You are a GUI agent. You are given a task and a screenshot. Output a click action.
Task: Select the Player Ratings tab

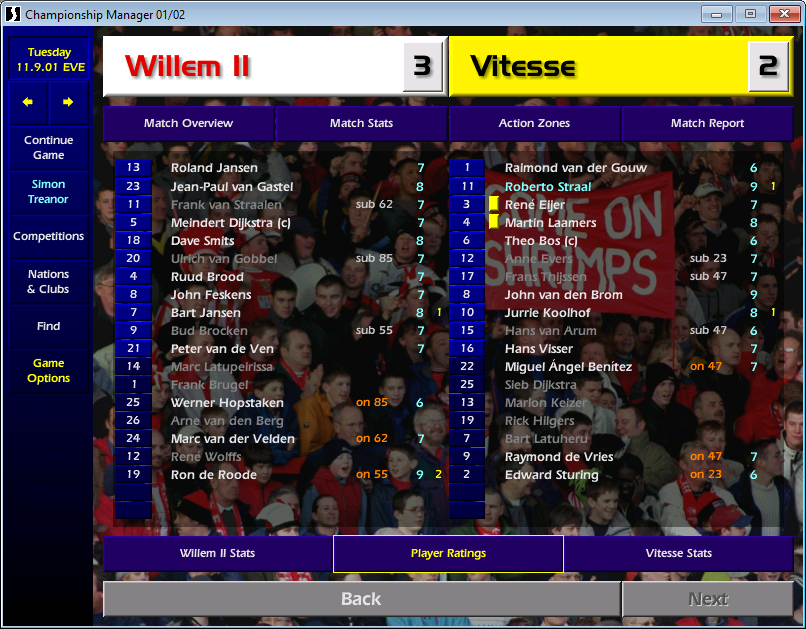click(448, 553)
